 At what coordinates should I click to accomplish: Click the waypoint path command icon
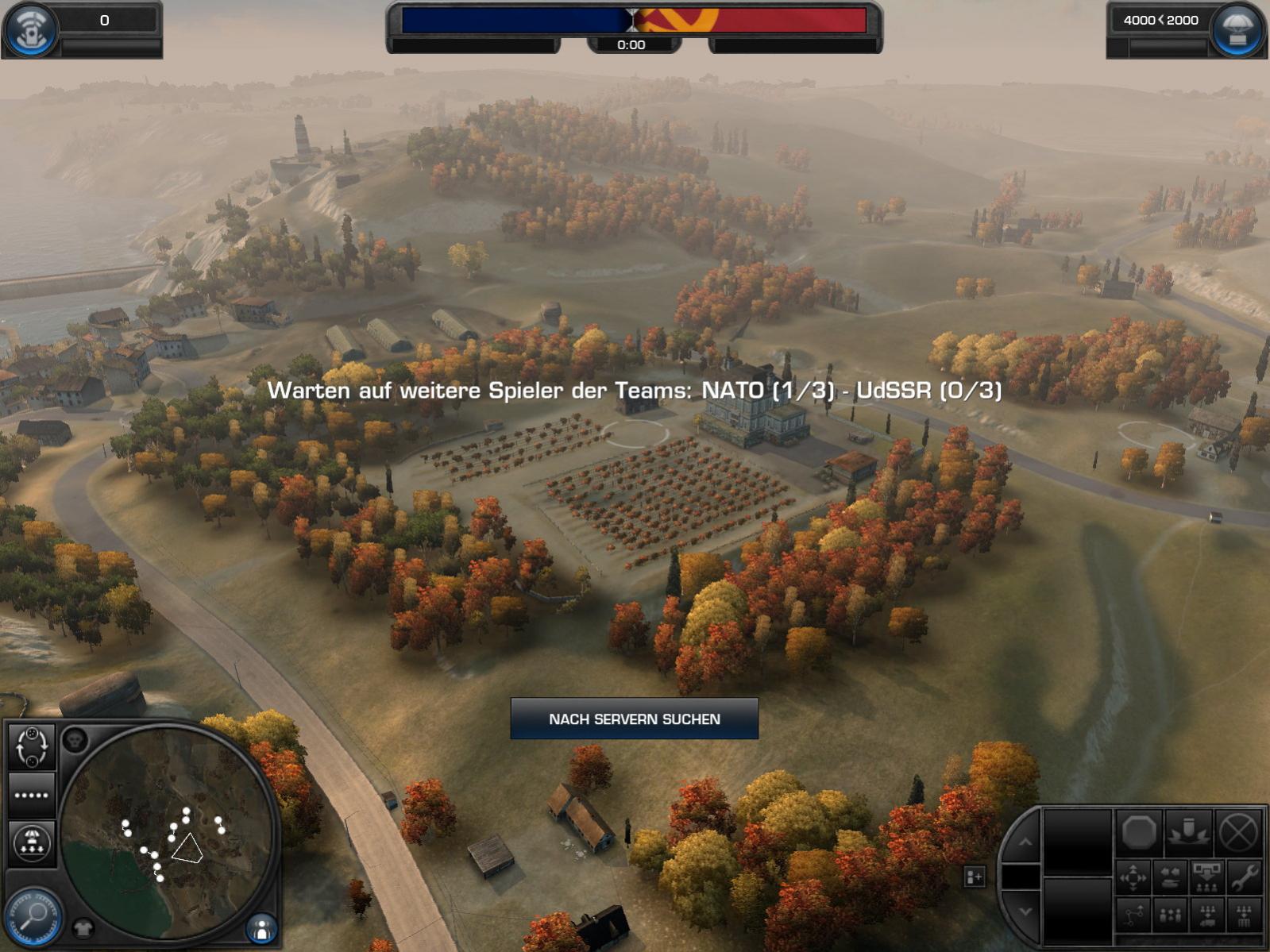[1133, 915]
